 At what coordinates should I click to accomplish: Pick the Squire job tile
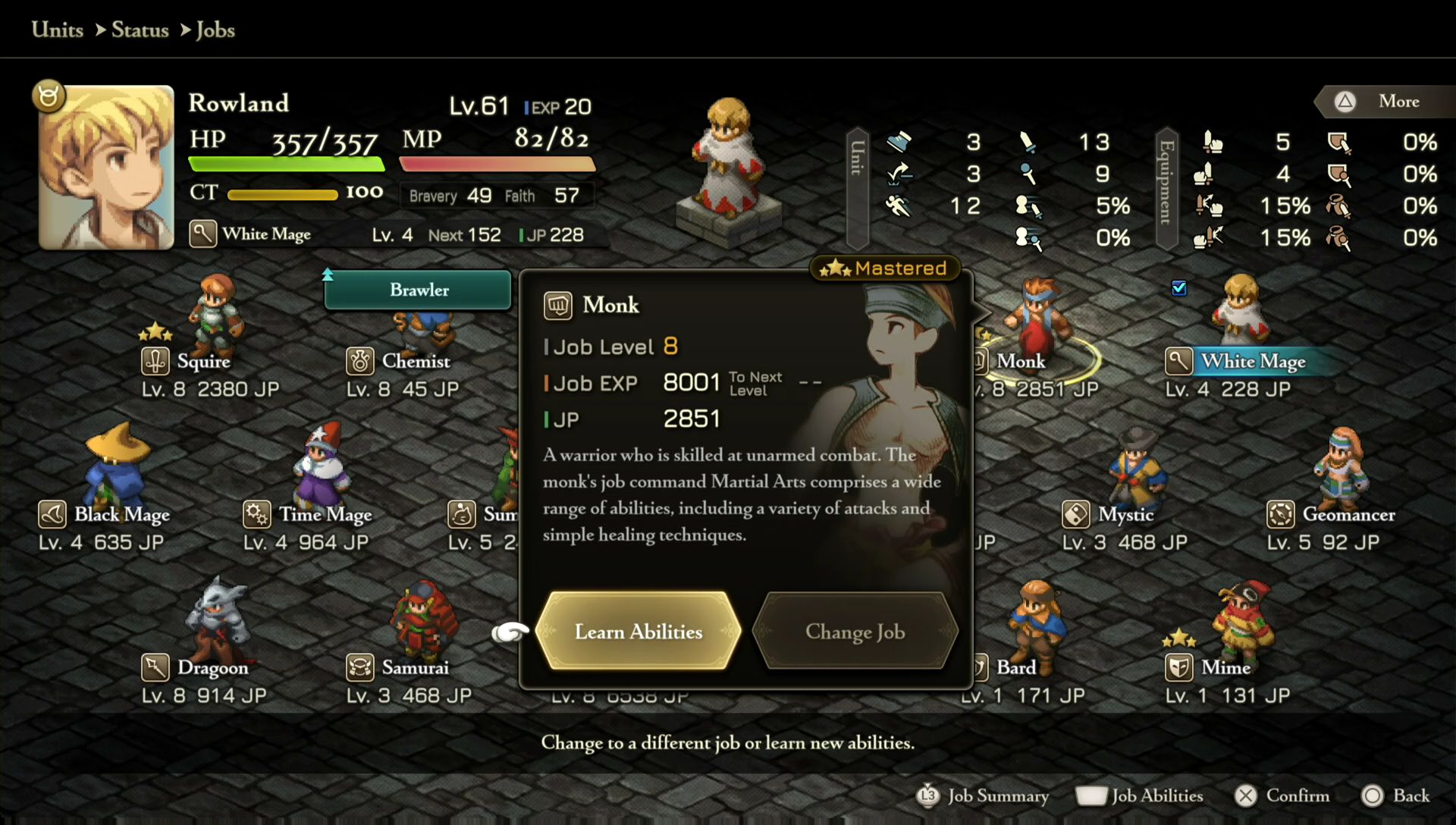(x=203, y=361)
